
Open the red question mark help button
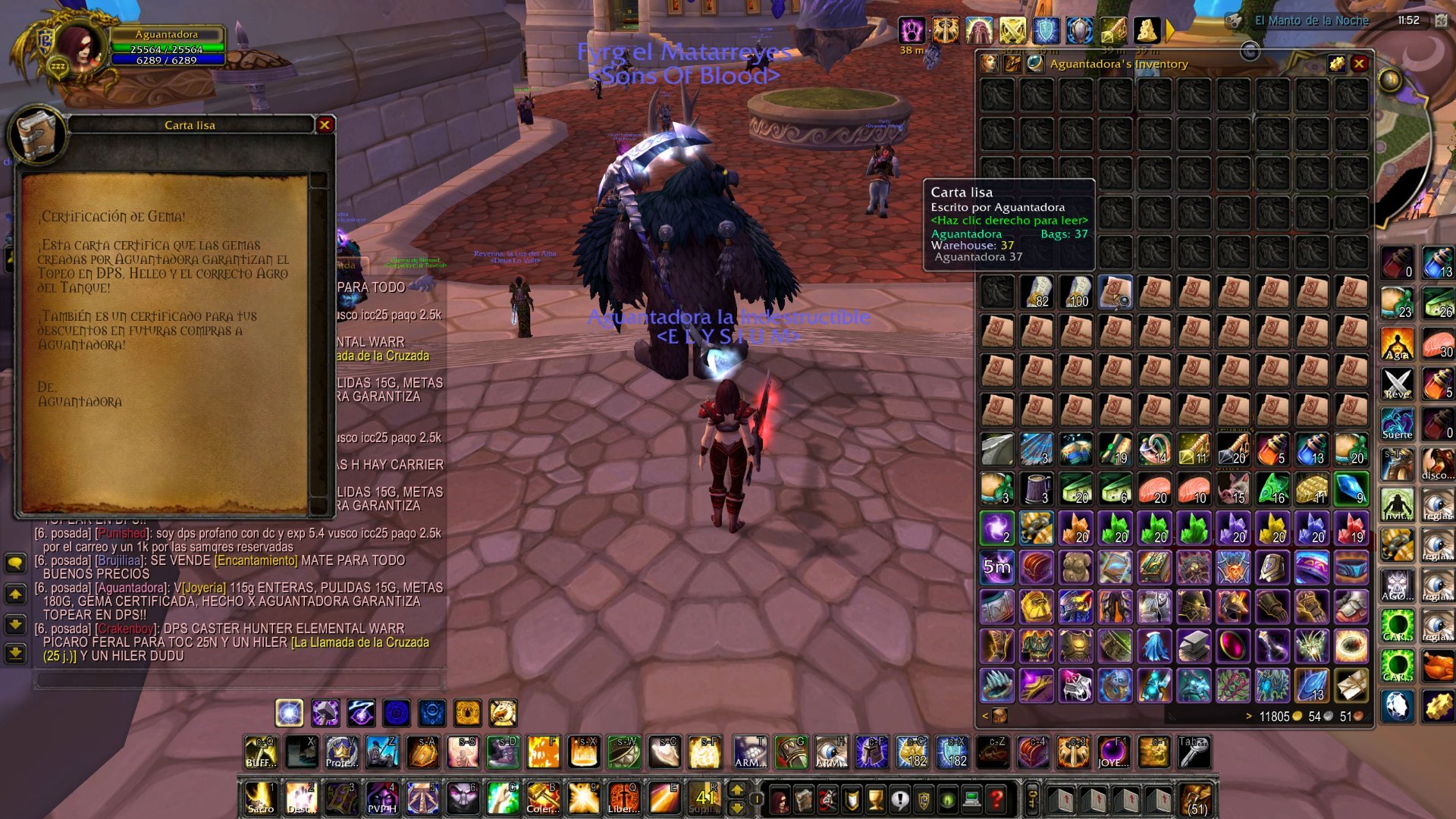coord(996,799)
